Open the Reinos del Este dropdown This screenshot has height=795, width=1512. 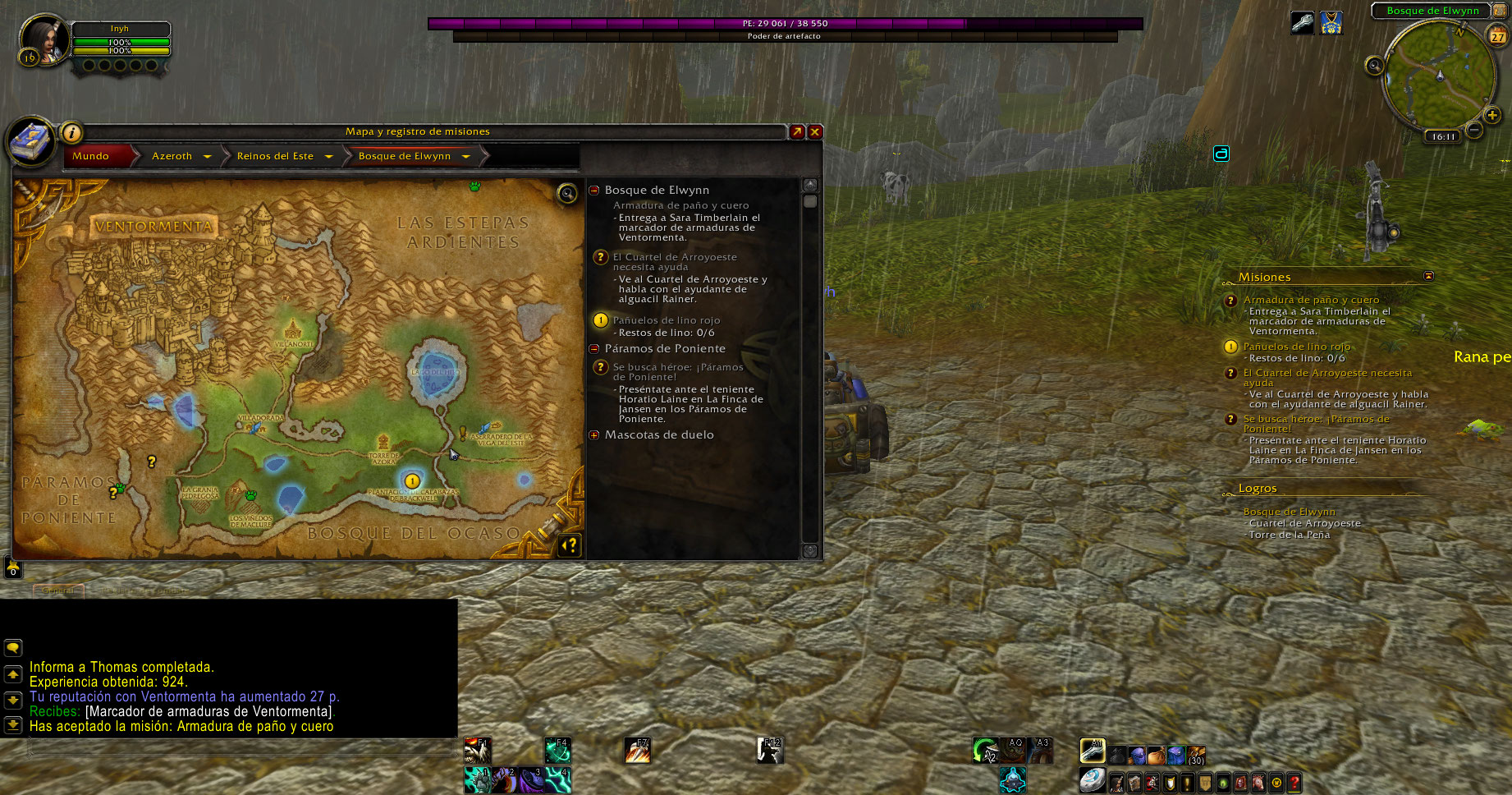[329, 156]
